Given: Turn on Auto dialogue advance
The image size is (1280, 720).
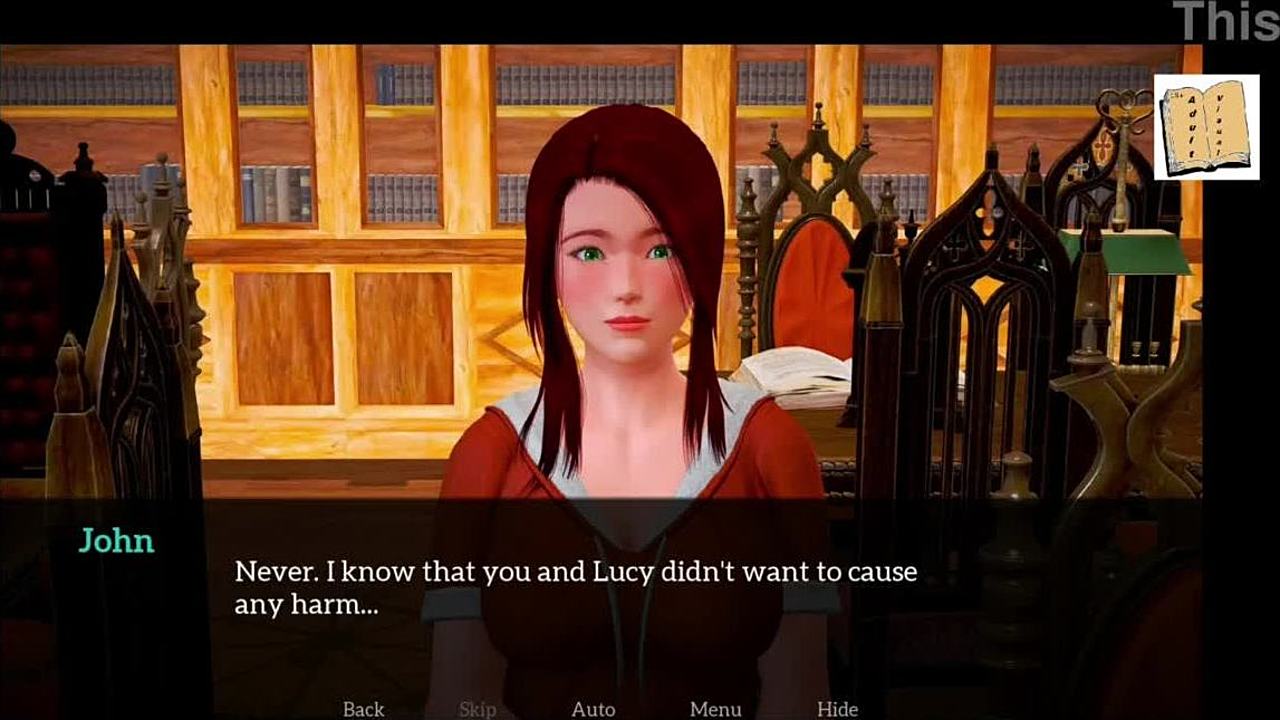Looking at the screenshot, I should (x=593, y=709).
